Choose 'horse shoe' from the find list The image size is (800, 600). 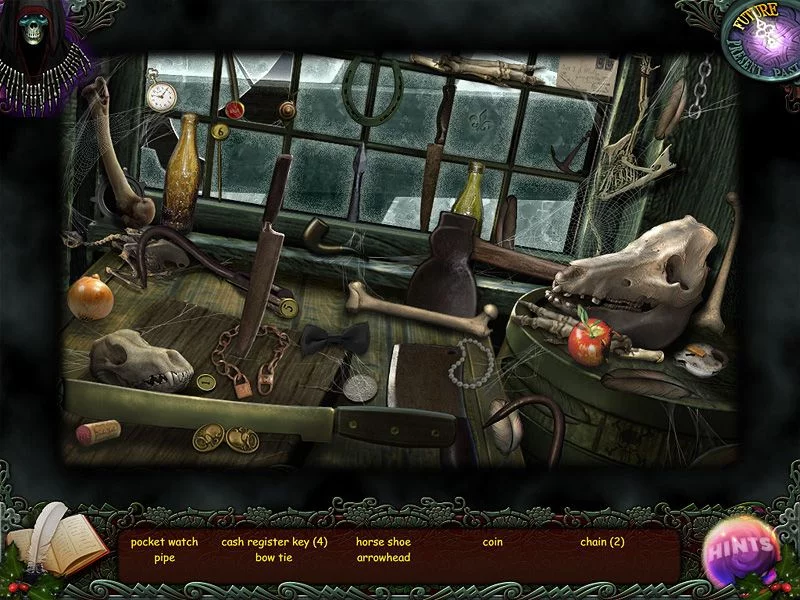383,542
